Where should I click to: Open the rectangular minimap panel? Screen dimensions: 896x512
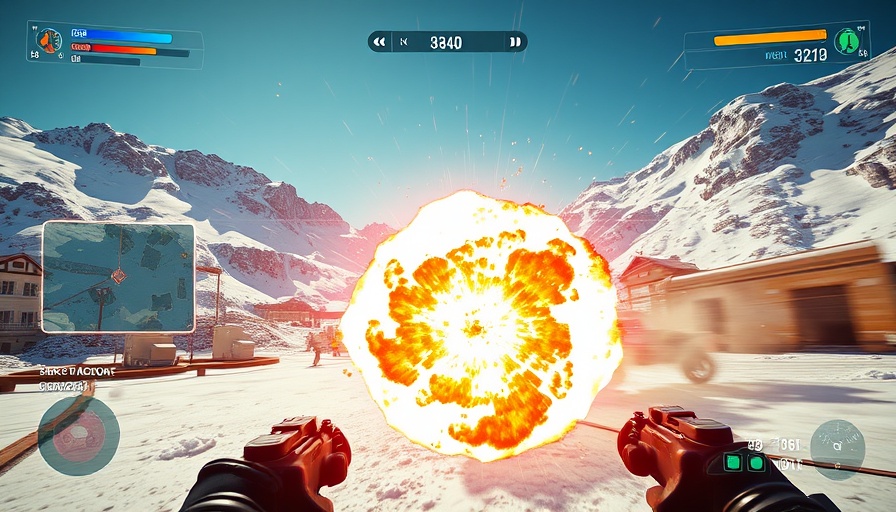(118, 277)
